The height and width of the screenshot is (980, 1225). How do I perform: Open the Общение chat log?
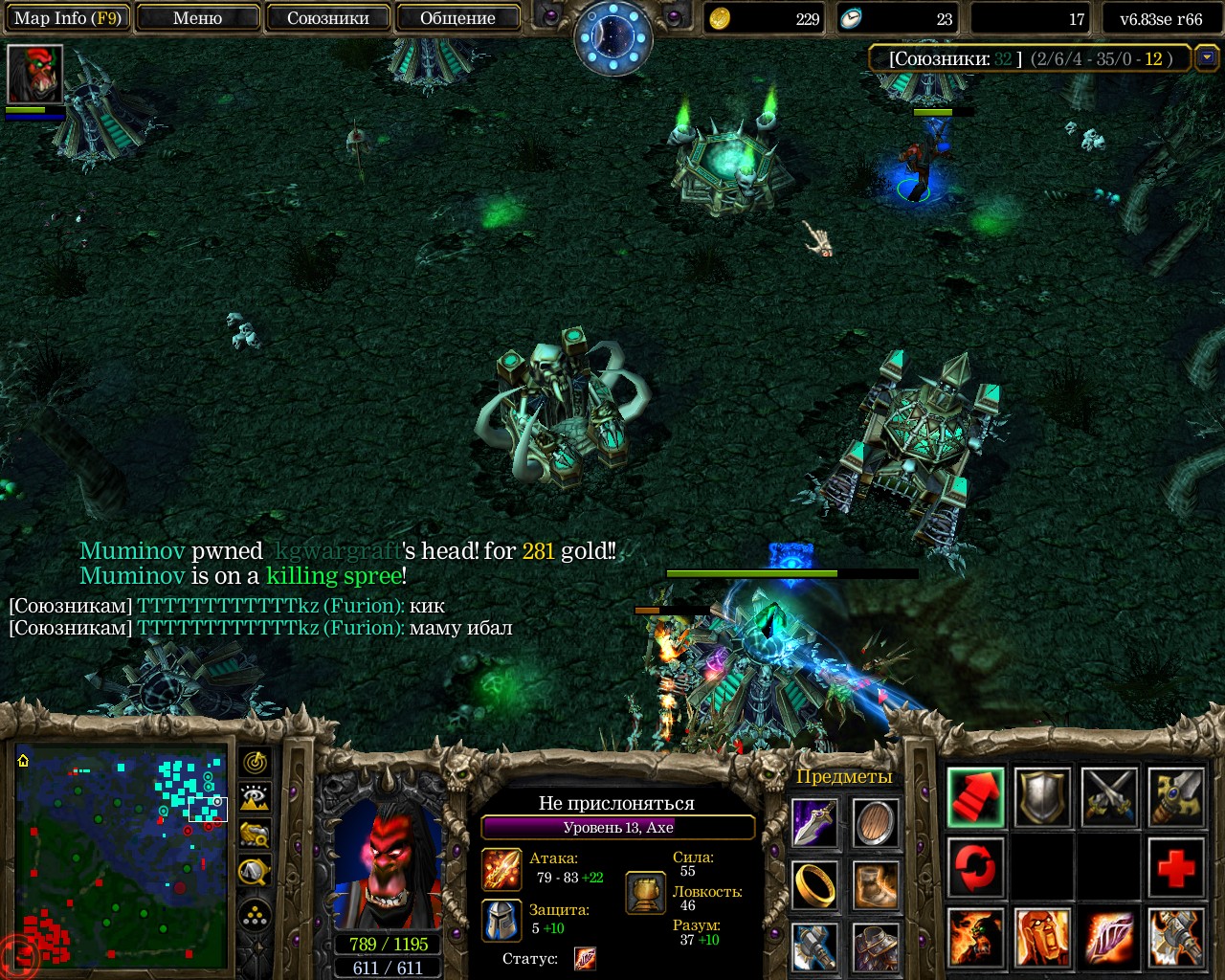point(457,18)
